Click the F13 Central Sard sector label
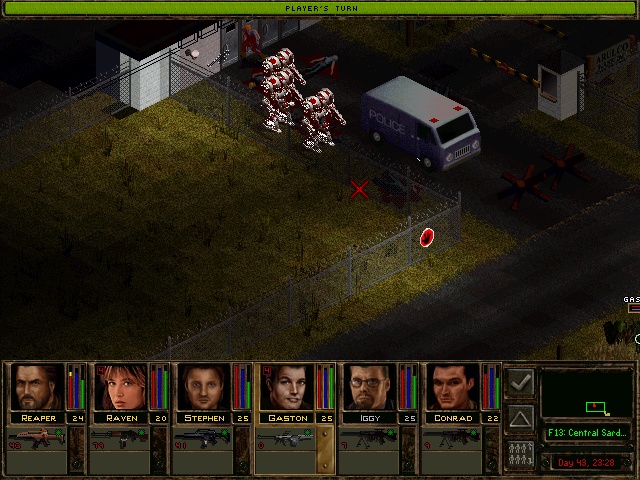This screenshot has width=640, height=480. coord(587,433)
